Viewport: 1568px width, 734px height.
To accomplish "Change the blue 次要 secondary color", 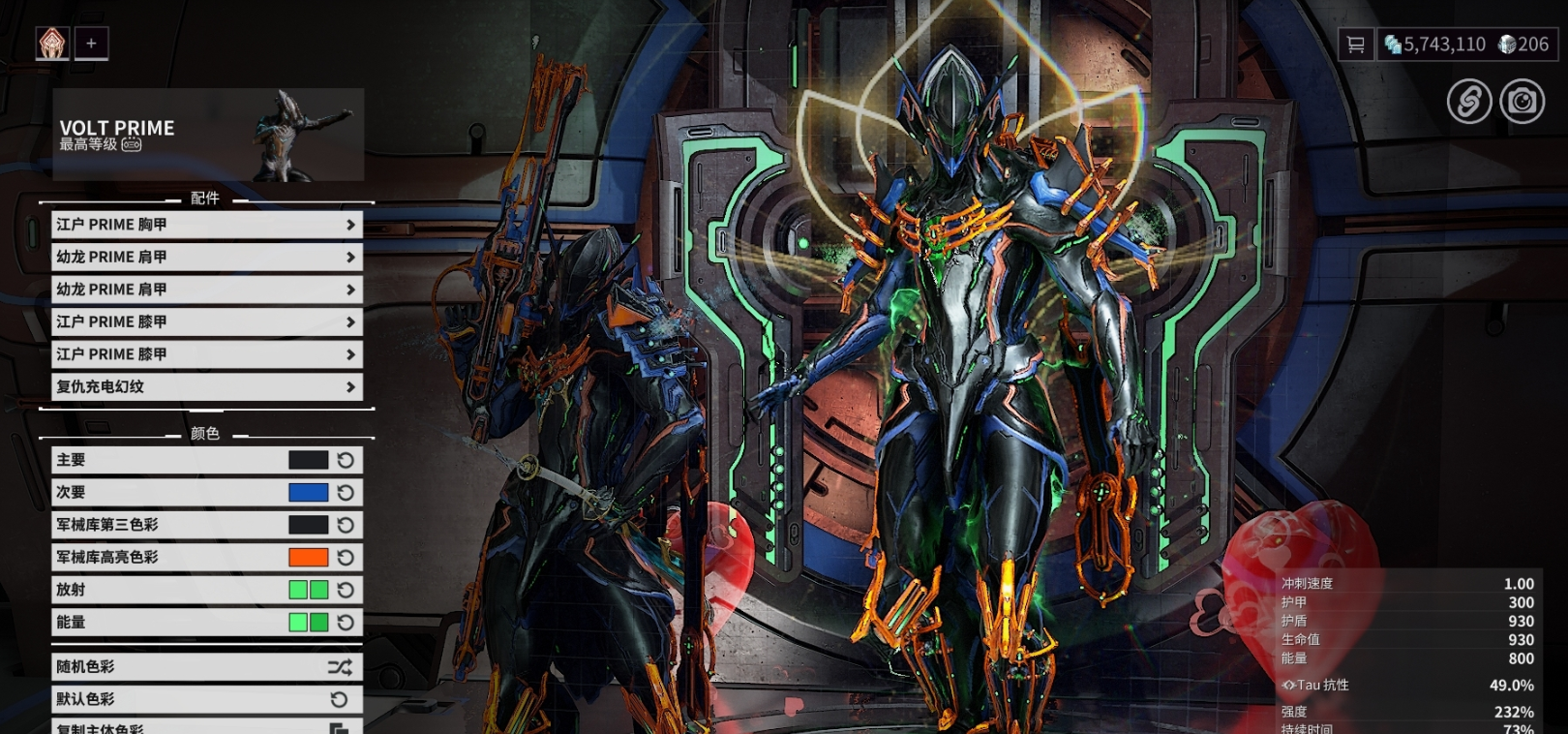I will tap(308, 492).
